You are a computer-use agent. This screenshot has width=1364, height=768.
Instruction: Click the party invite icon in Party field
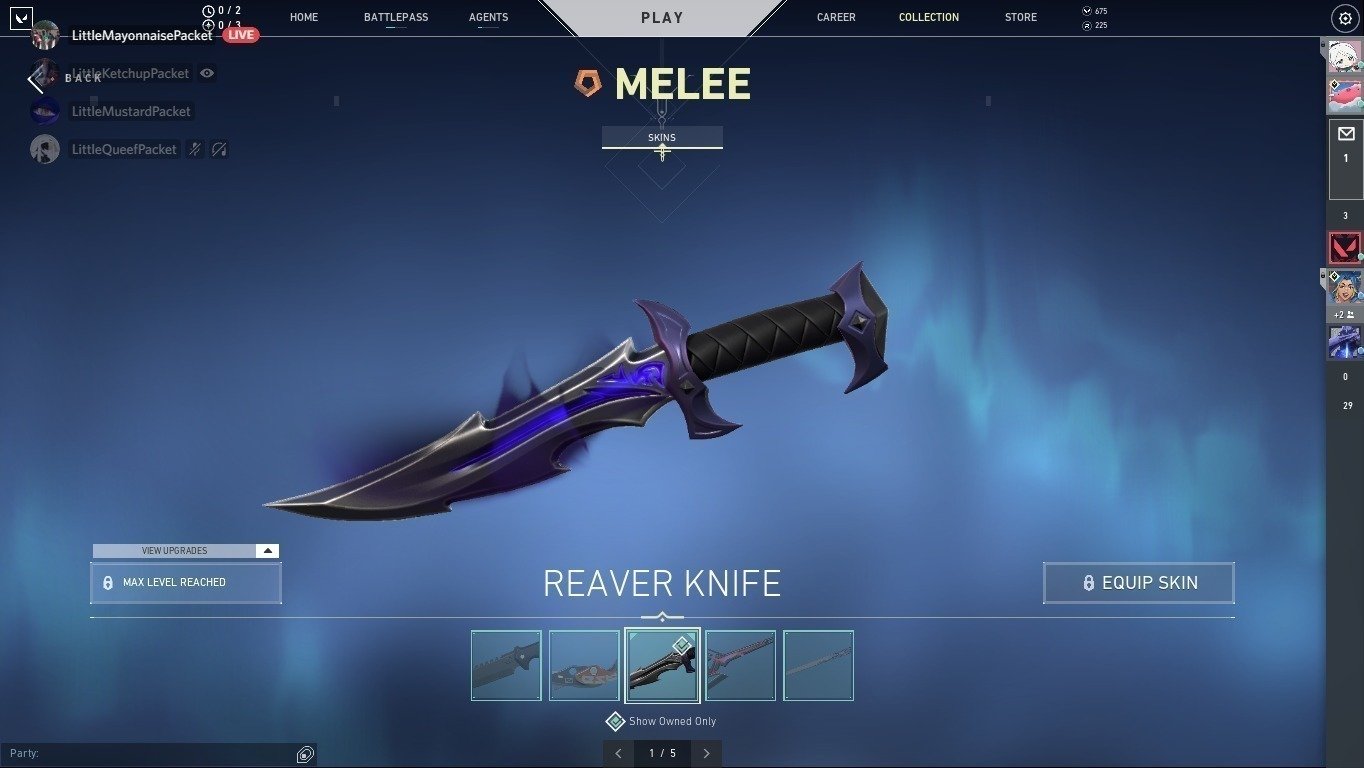(x=305, y=753)
